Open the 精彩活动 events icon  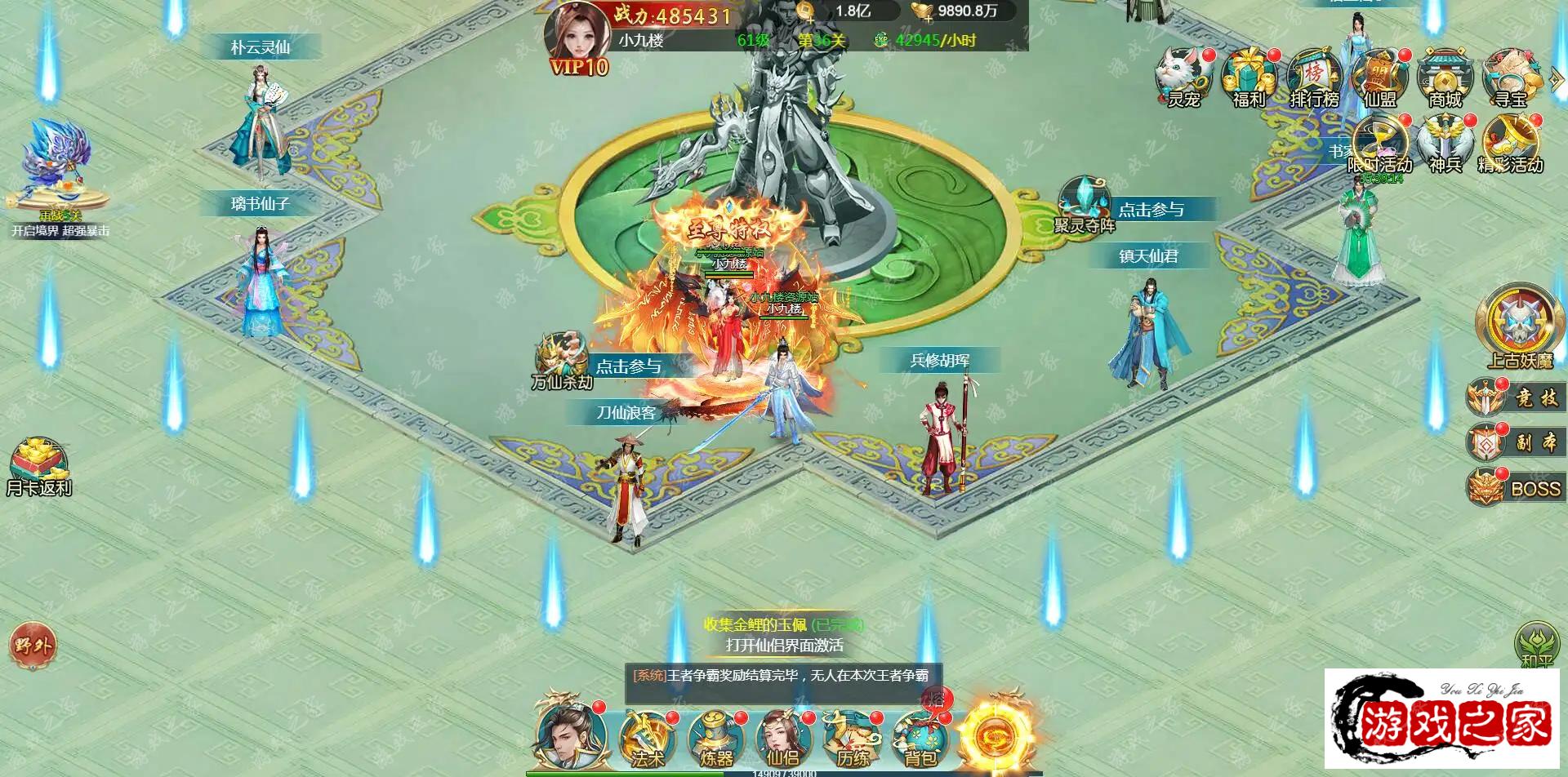click(x=1511, y=144)
